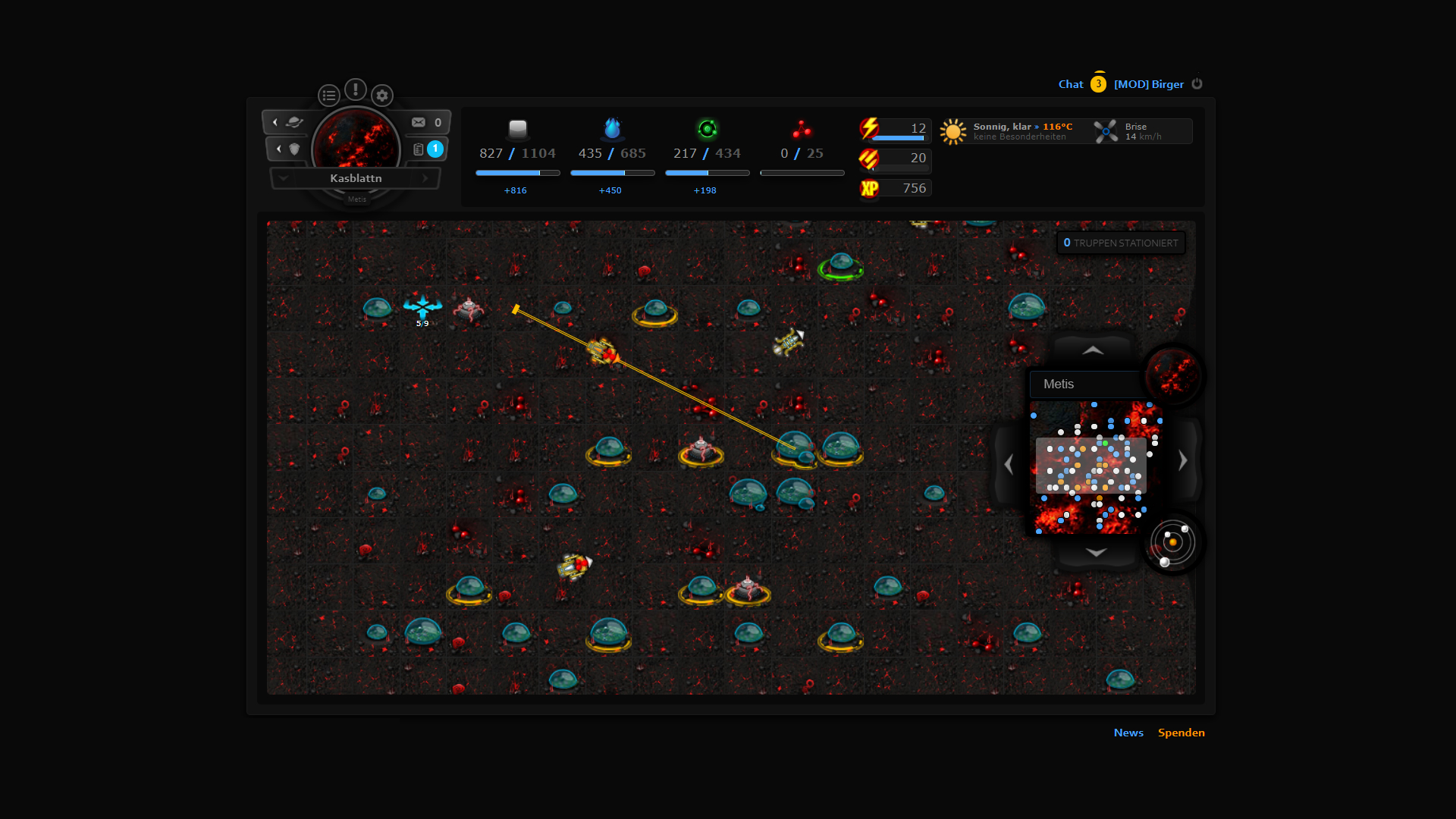This screenshot has width=1456, height=819.
Task: Open the [MOD] Birger profile link
Action: [1148, 84]
